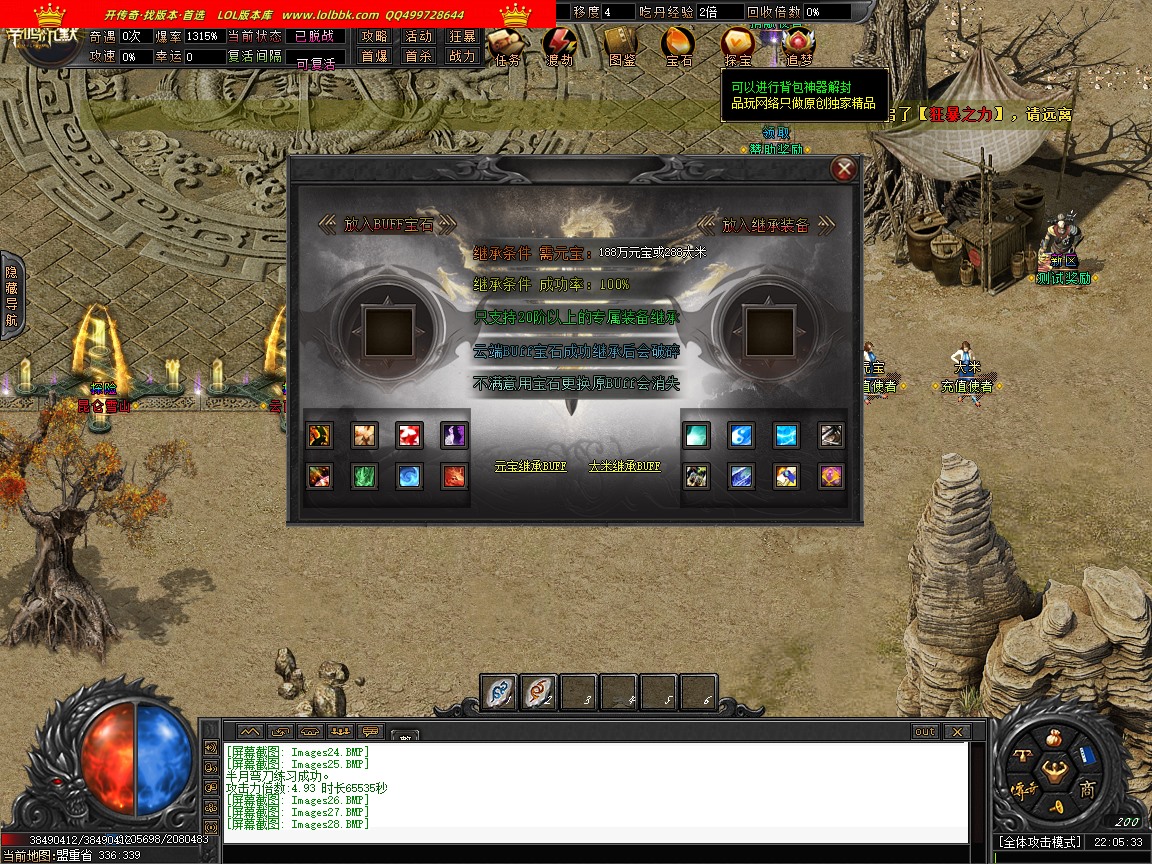Open the 战力 combat power button
1152x864 pixels.
click(461, 57)
